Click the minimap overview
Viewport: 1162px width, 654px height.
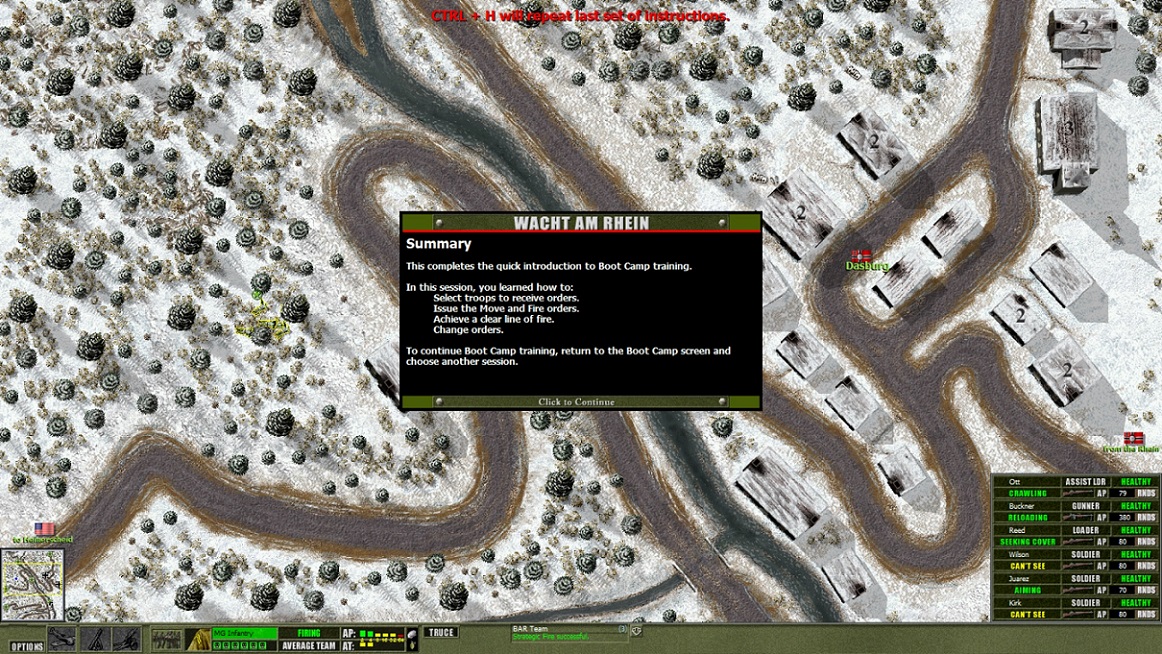point(32,584)
